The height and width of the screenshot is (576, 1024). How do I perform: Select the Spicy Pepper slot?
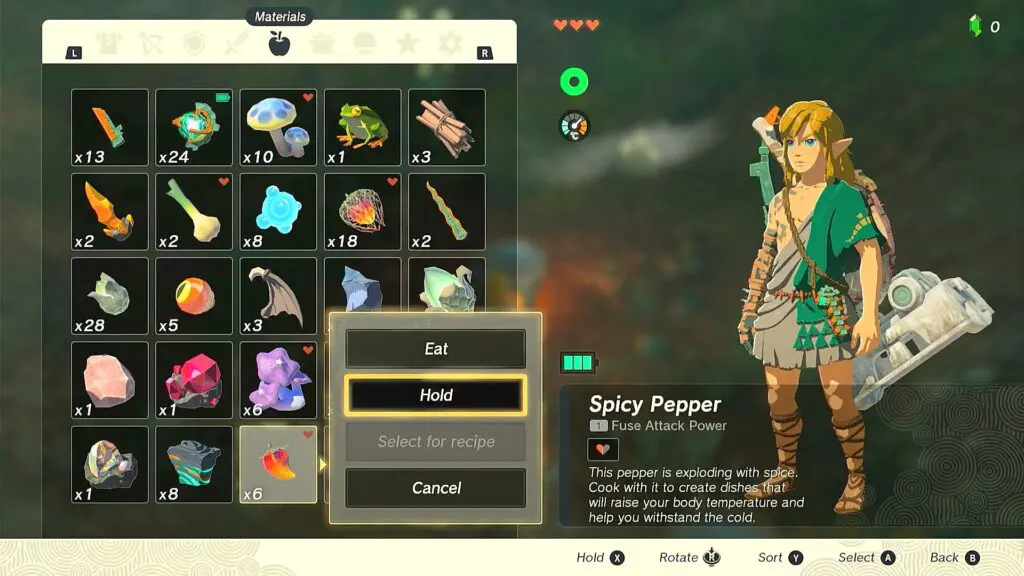278,465
